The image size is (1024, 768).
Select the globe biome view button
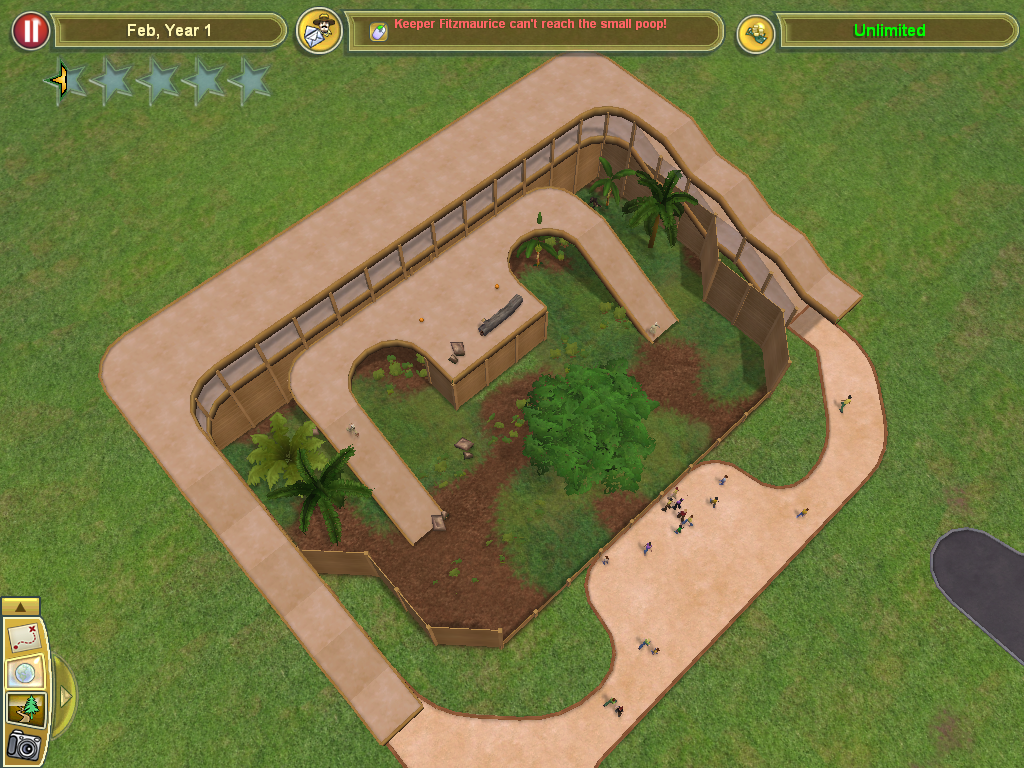click(x=23, y=673)
